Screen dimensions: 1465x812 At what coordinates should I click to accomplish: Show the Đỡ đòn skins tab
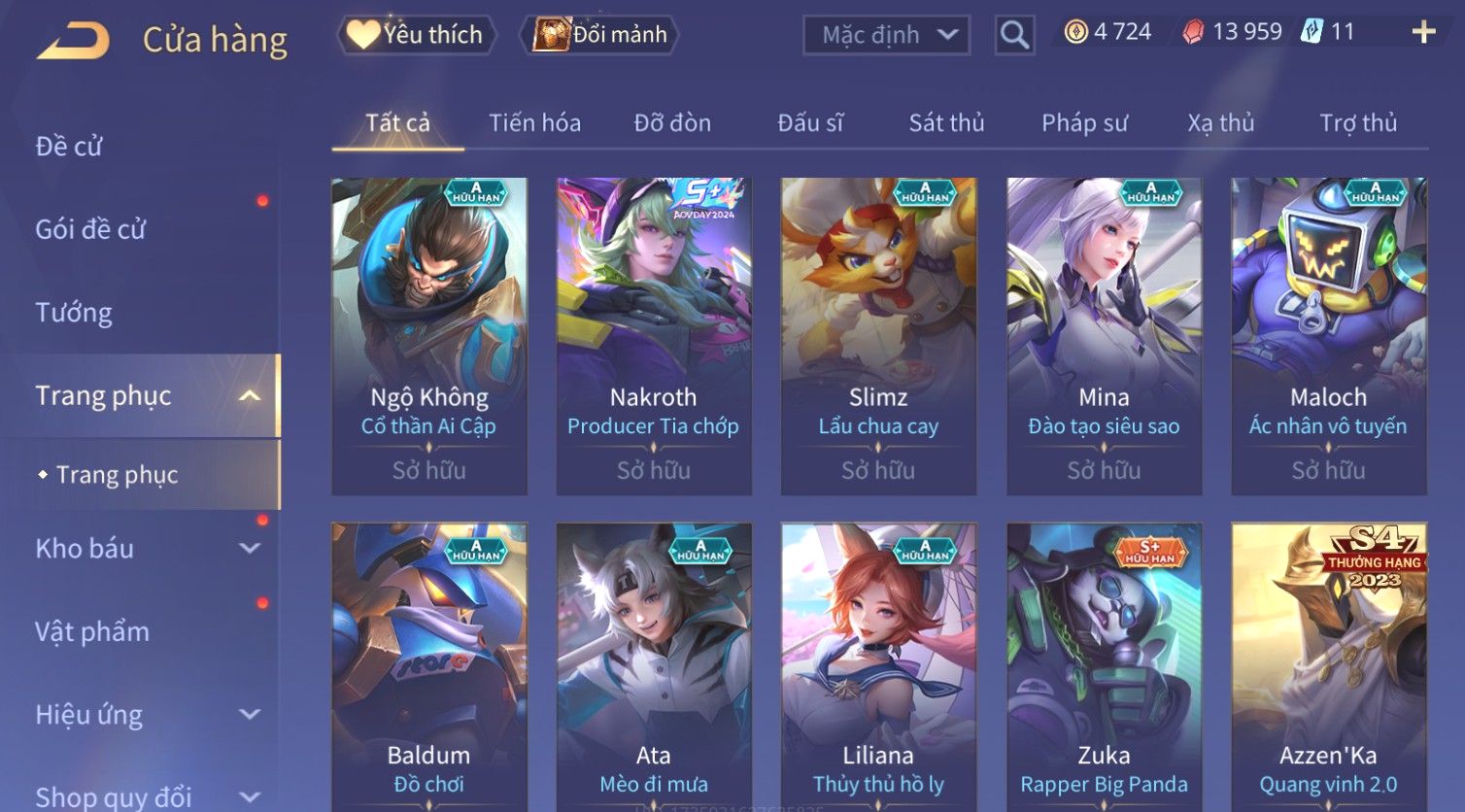tap(672, 123)
